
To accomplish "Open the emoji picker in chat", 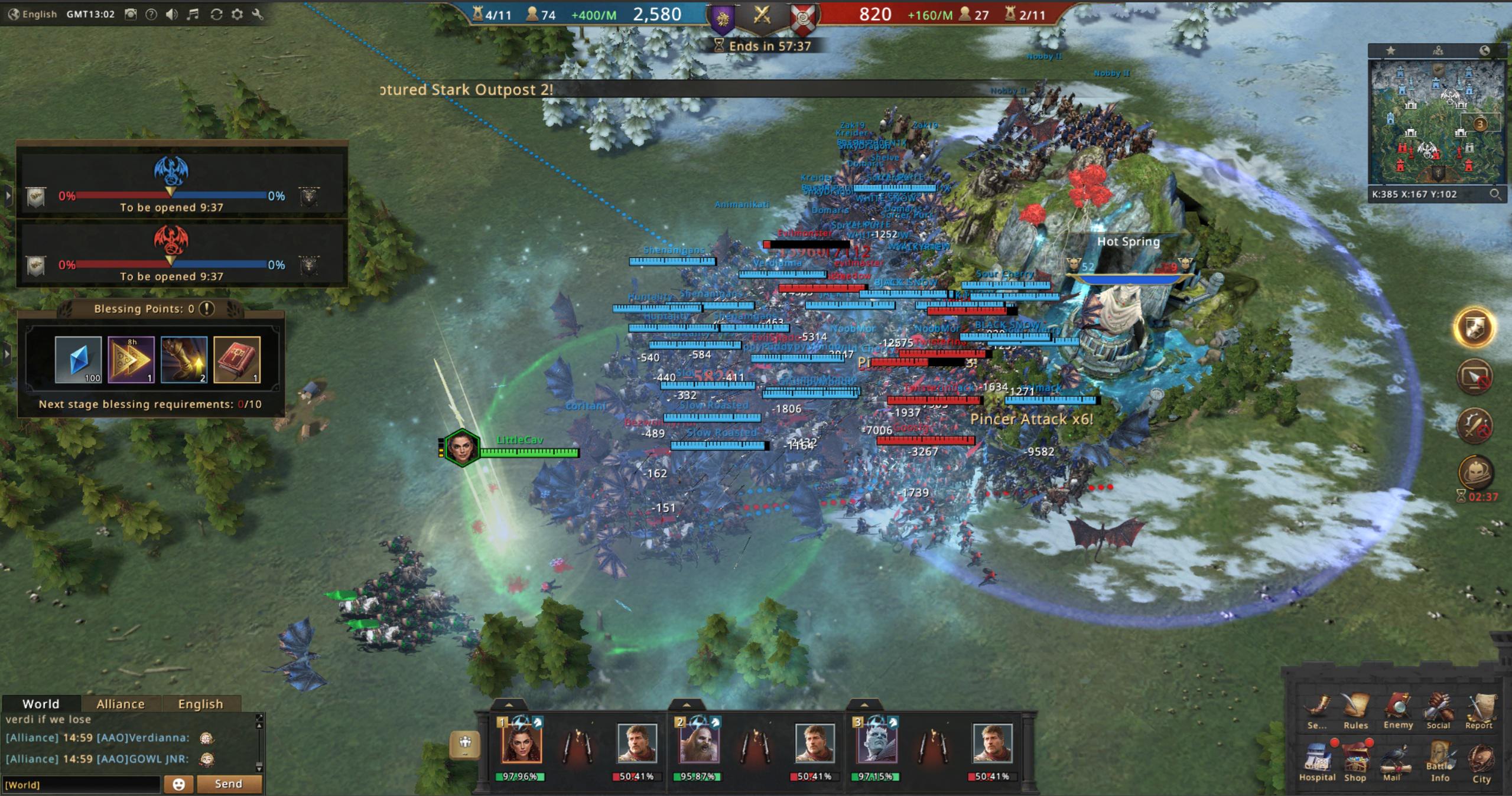I will (178, 784).
